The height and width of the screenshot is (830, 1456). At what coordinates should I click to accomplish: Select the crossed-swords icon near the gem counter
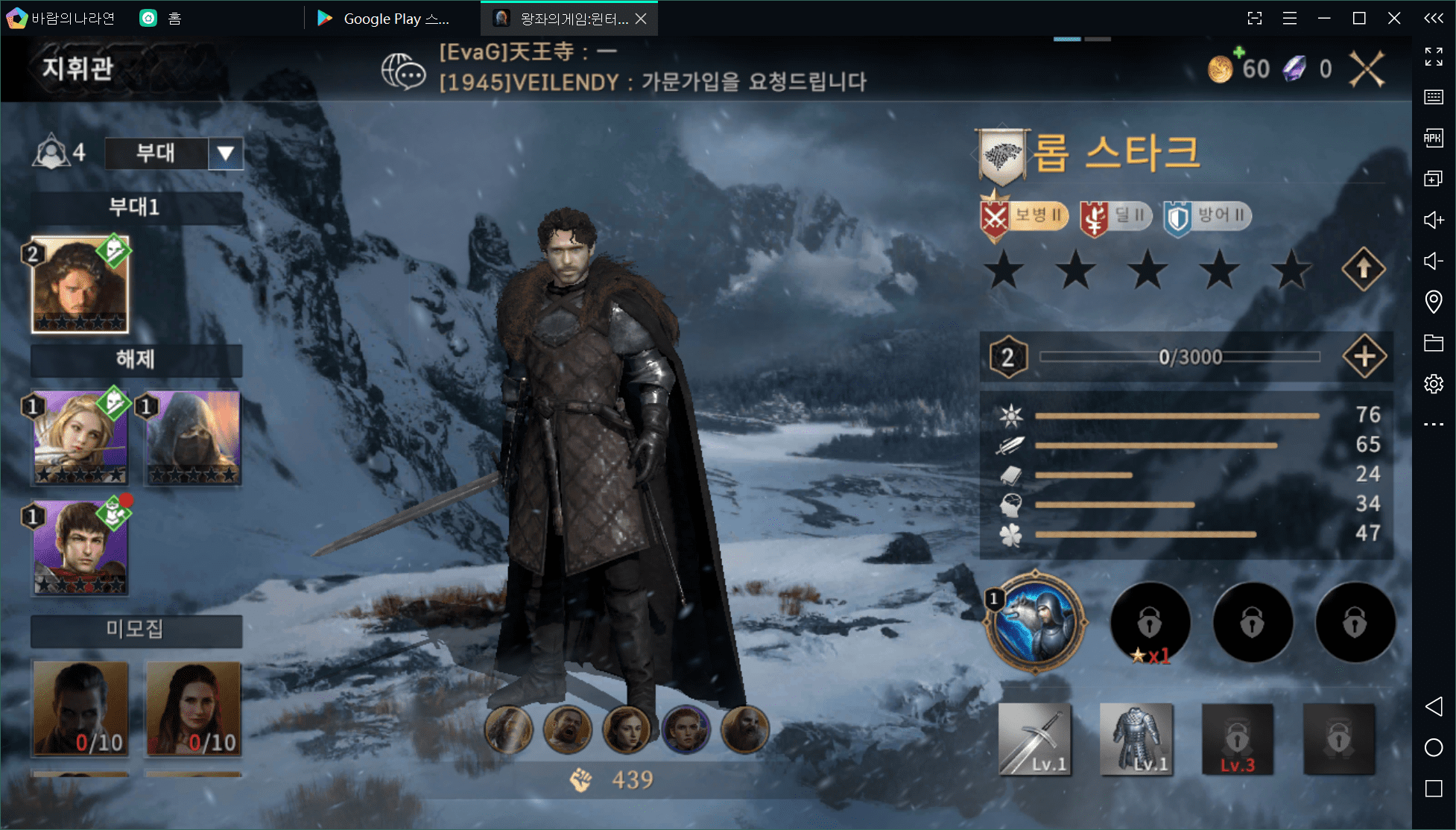pyautogui.click(x=1367, y=68)
